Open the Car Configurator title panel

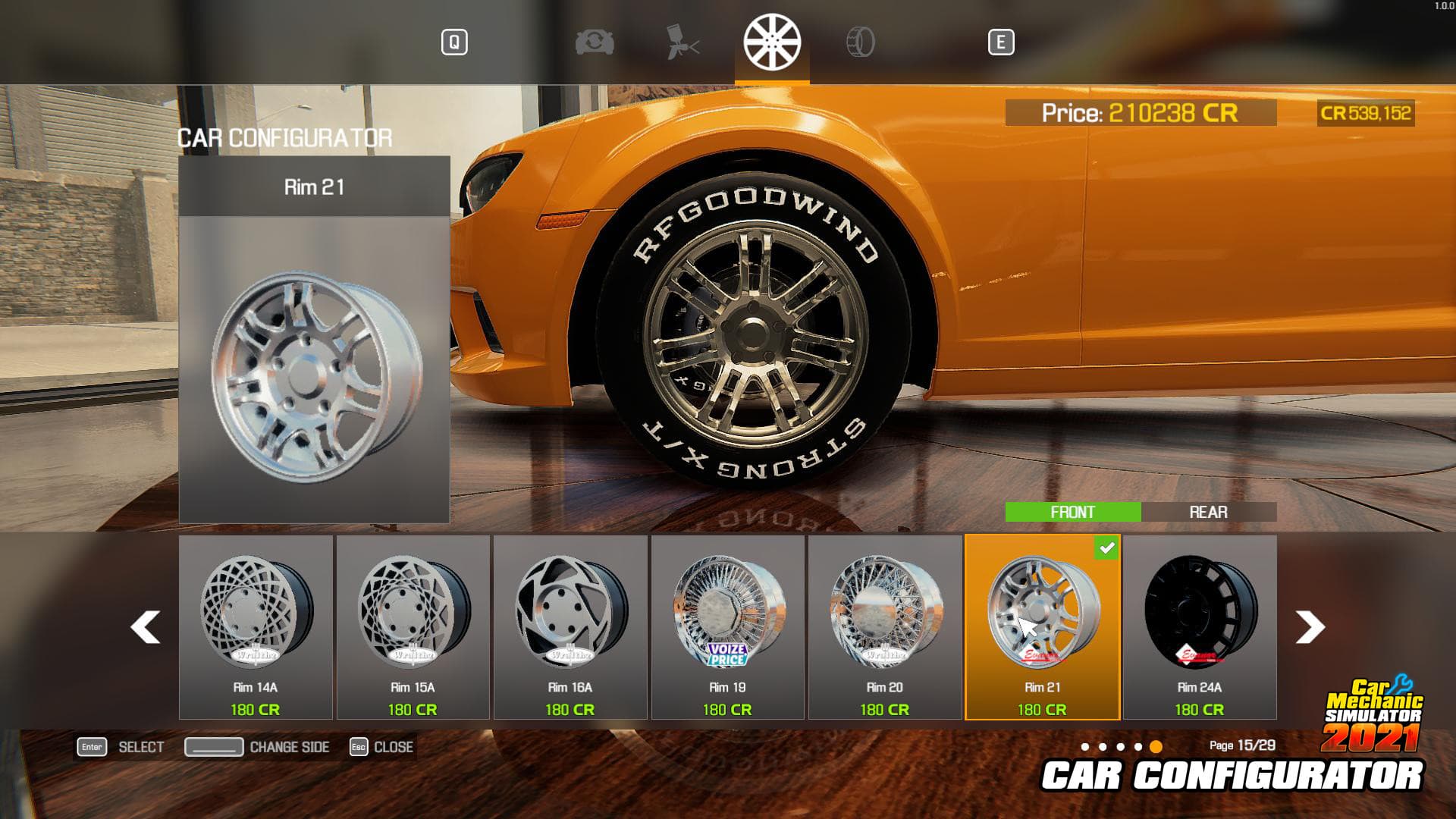coord(284,138)
